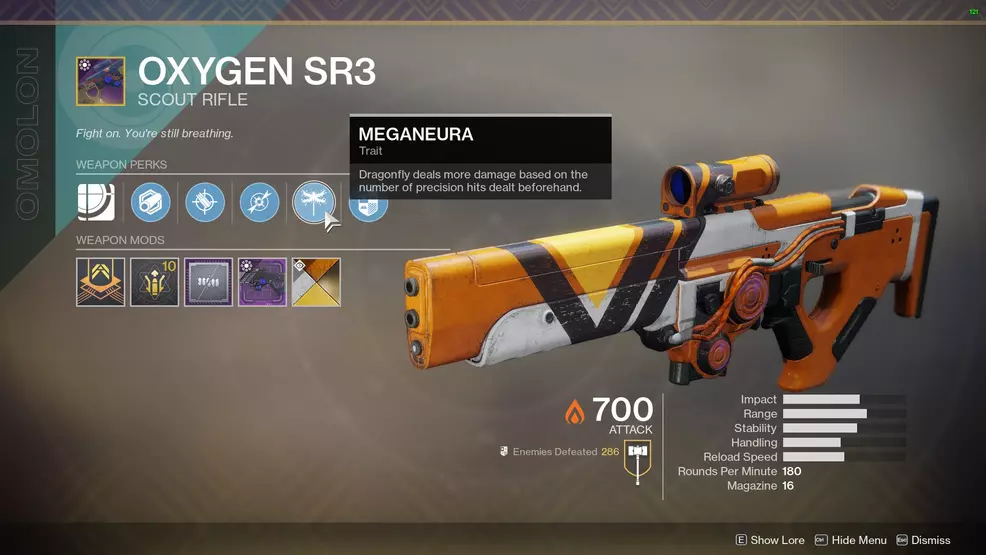Open the gold chevron weapon mod slot
Image resolution: width=986 pixels, height=555 pixels.
pos(101,282)
